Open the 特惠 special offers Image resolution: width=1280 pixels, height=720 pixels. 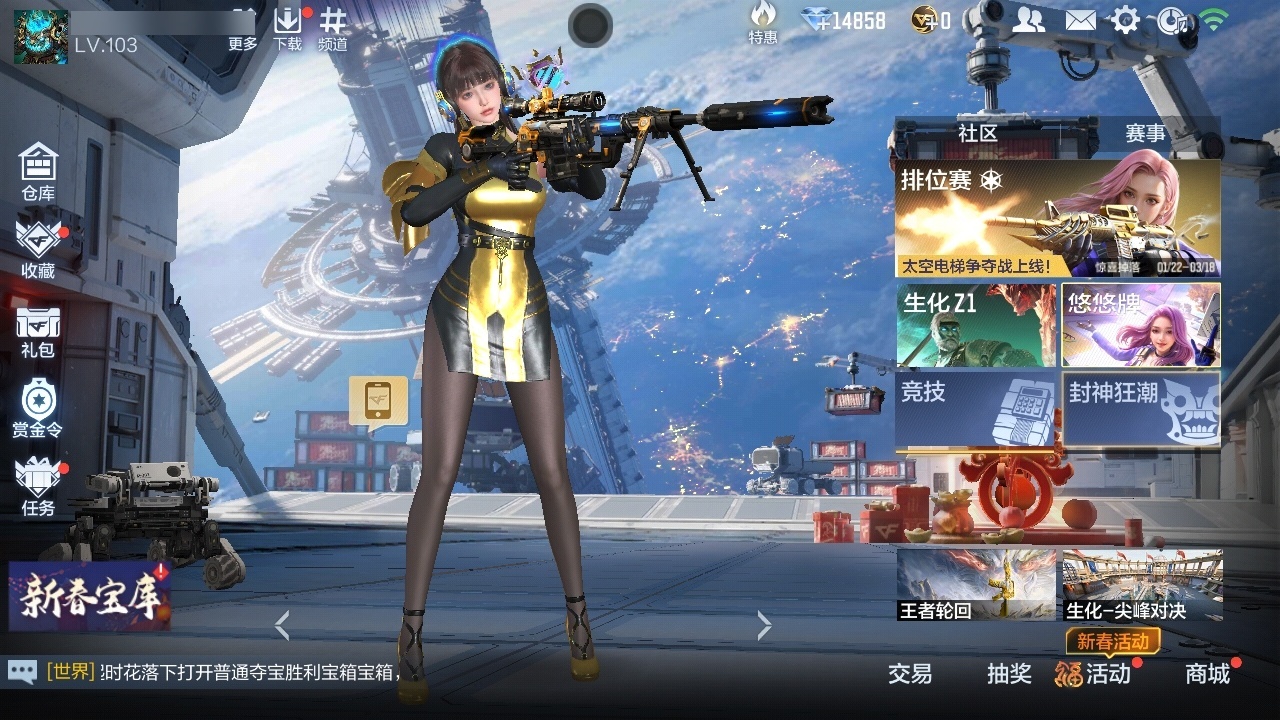763,22
